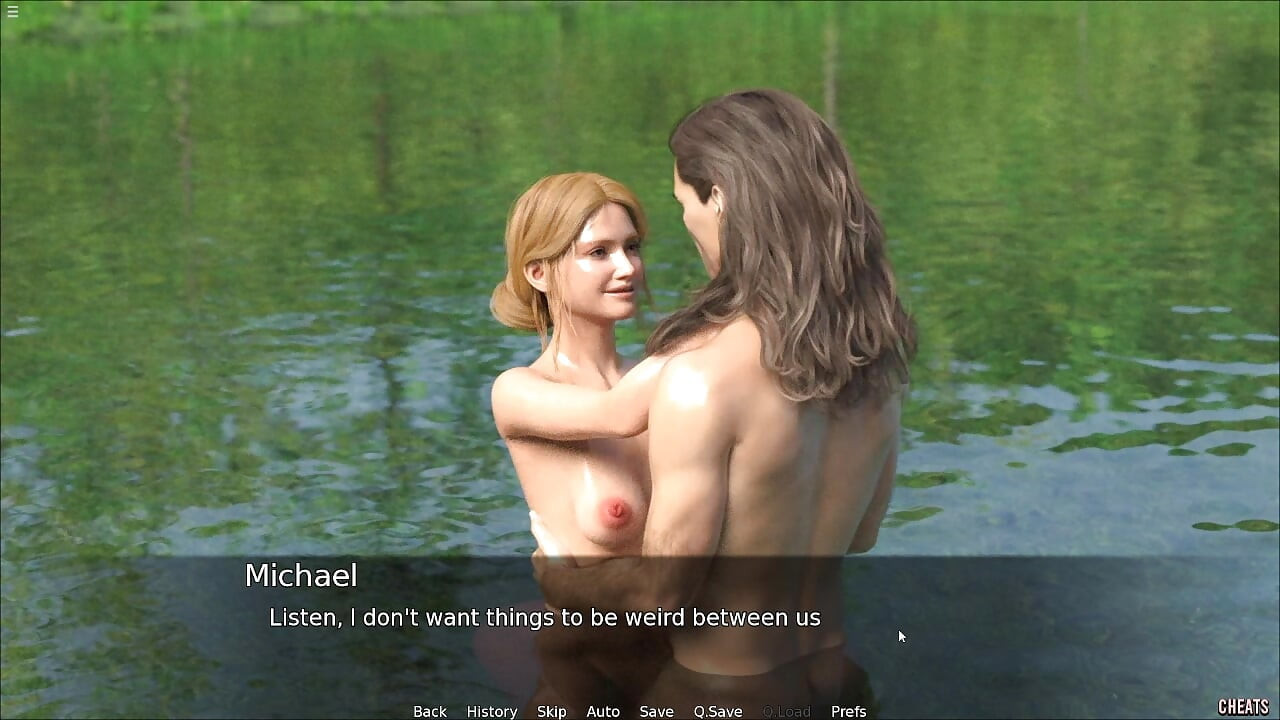Viewport: 1280px width, 720px height.
Task: Select the Q.Save quick-save option
Action: [717, 711]
